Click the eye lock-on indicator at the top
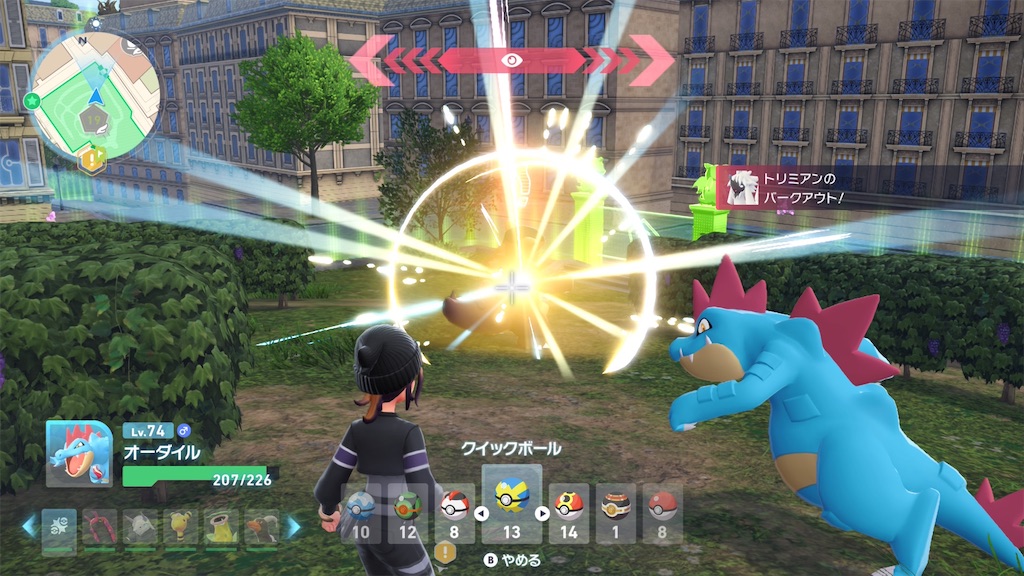Image resolution: width=1024 pixels, height=576 pixels. pyautogui.click(x=511, y=60)
